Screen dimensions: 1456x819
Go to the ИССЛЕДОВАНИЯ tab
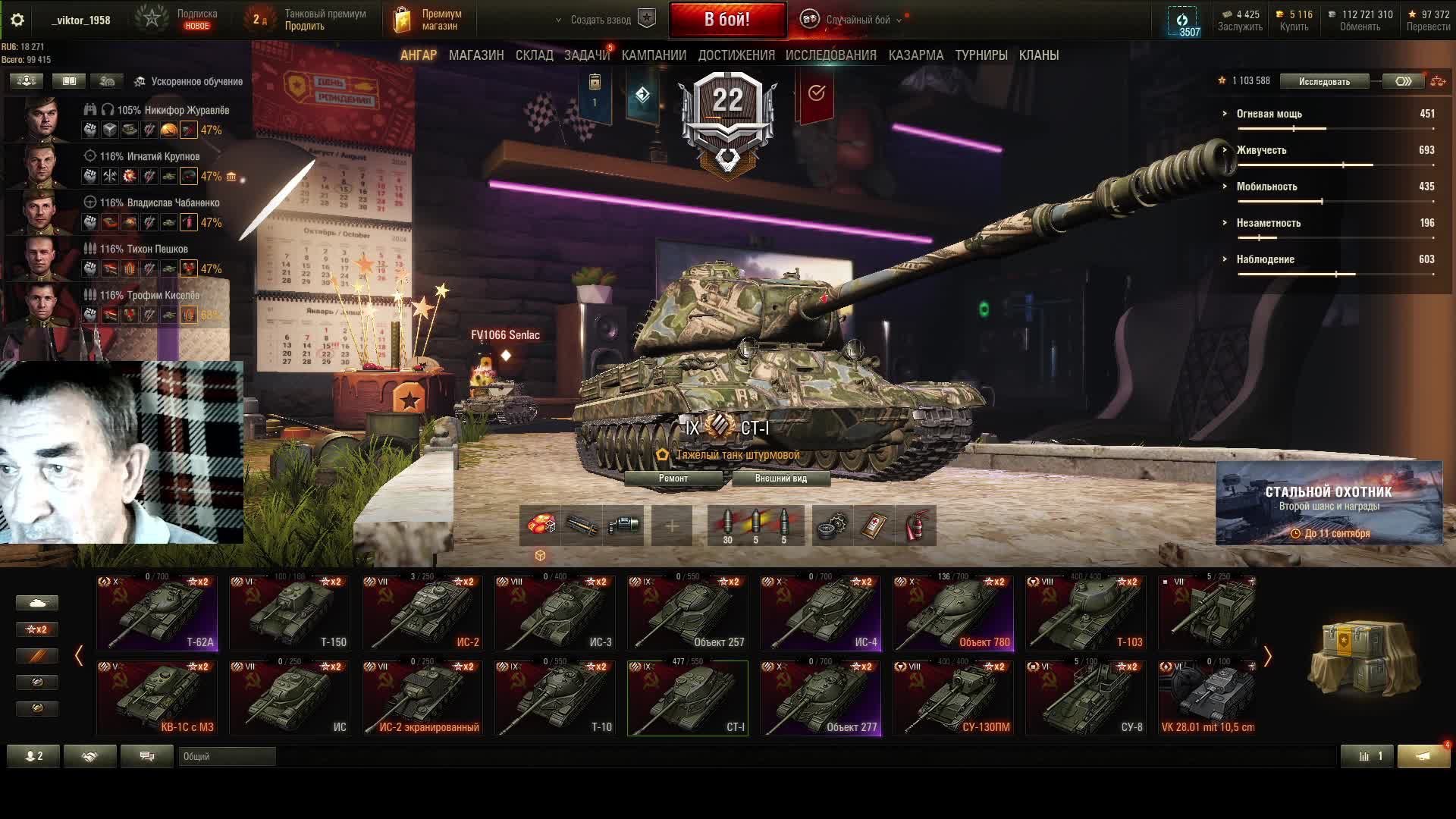click(x=830, y=55)
